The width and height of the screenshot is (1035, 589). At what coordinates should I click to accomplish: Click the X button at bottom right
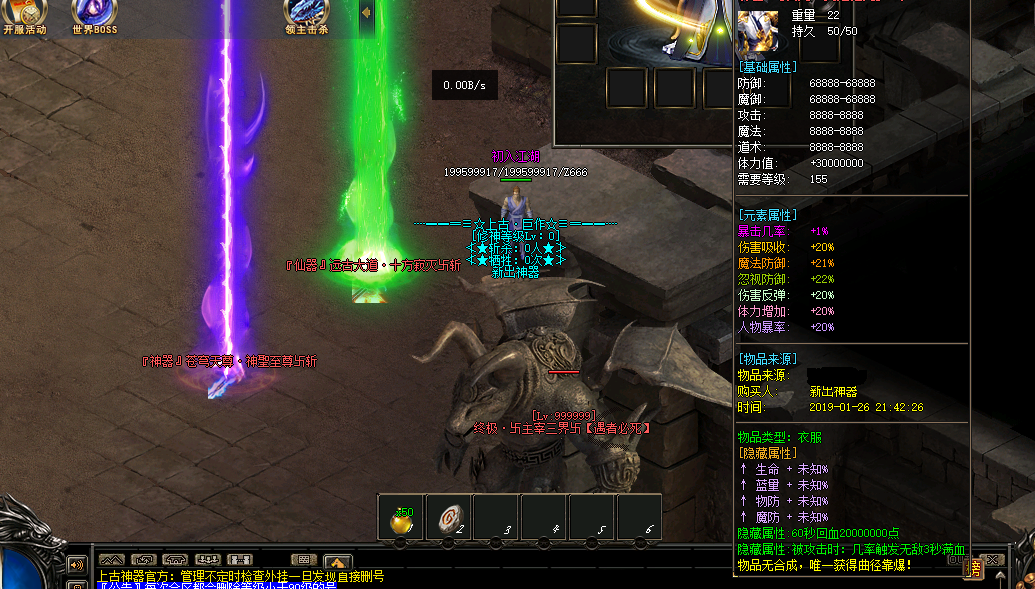(993, 560)
